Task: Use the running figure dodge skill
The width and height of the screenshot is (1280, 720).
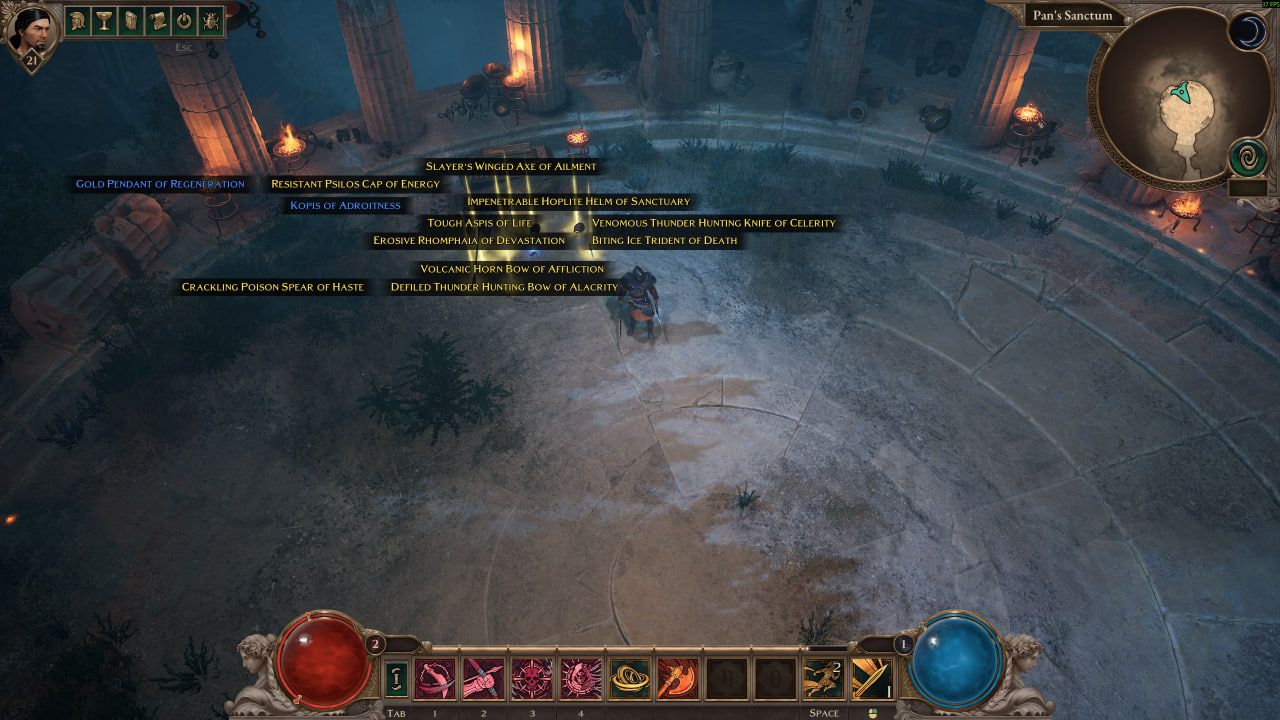Action: (823, 680)
